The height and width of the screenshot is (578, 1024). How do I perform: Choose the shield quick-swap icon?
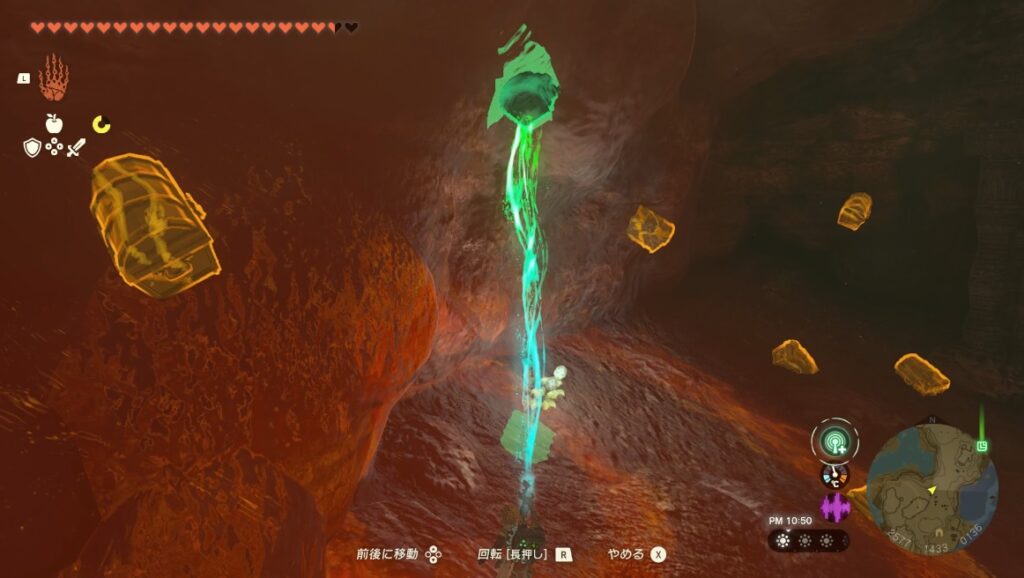pyautogui.click(x=32, y=148)
